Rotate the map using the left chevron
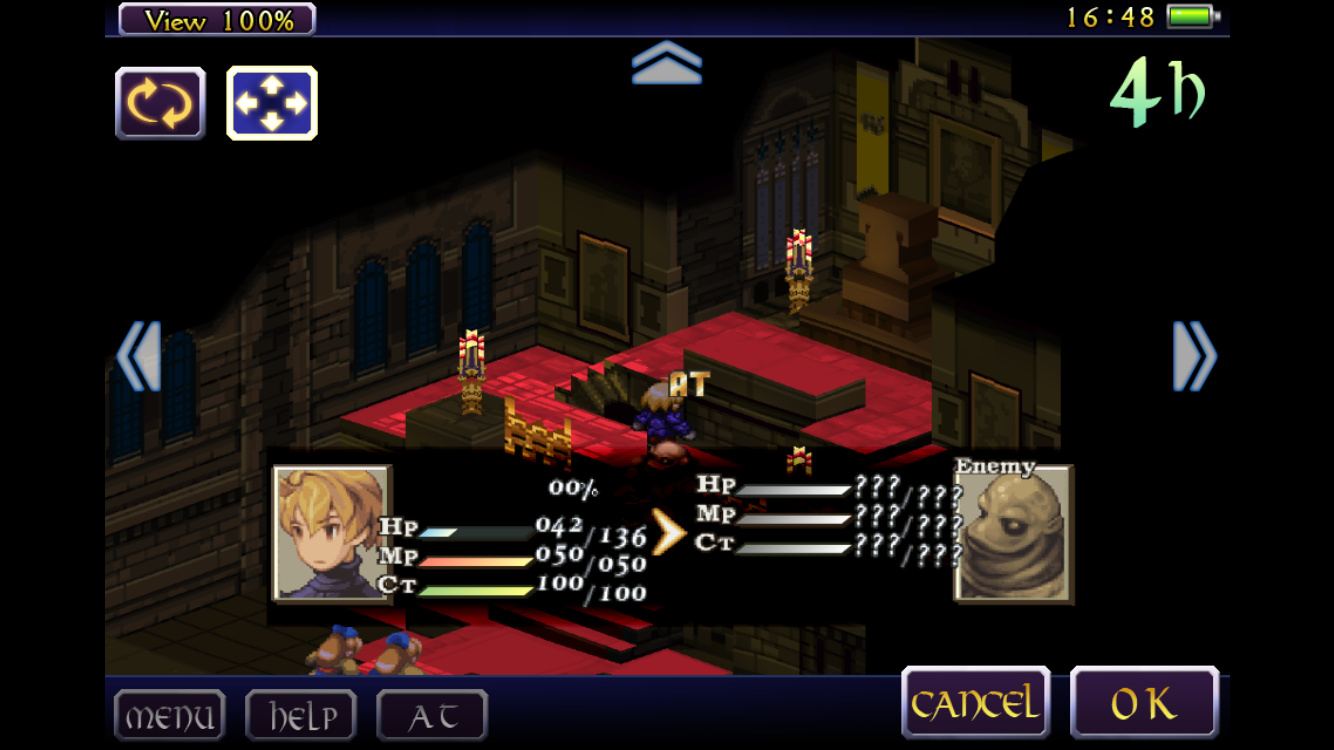 [x=139, y=356]
